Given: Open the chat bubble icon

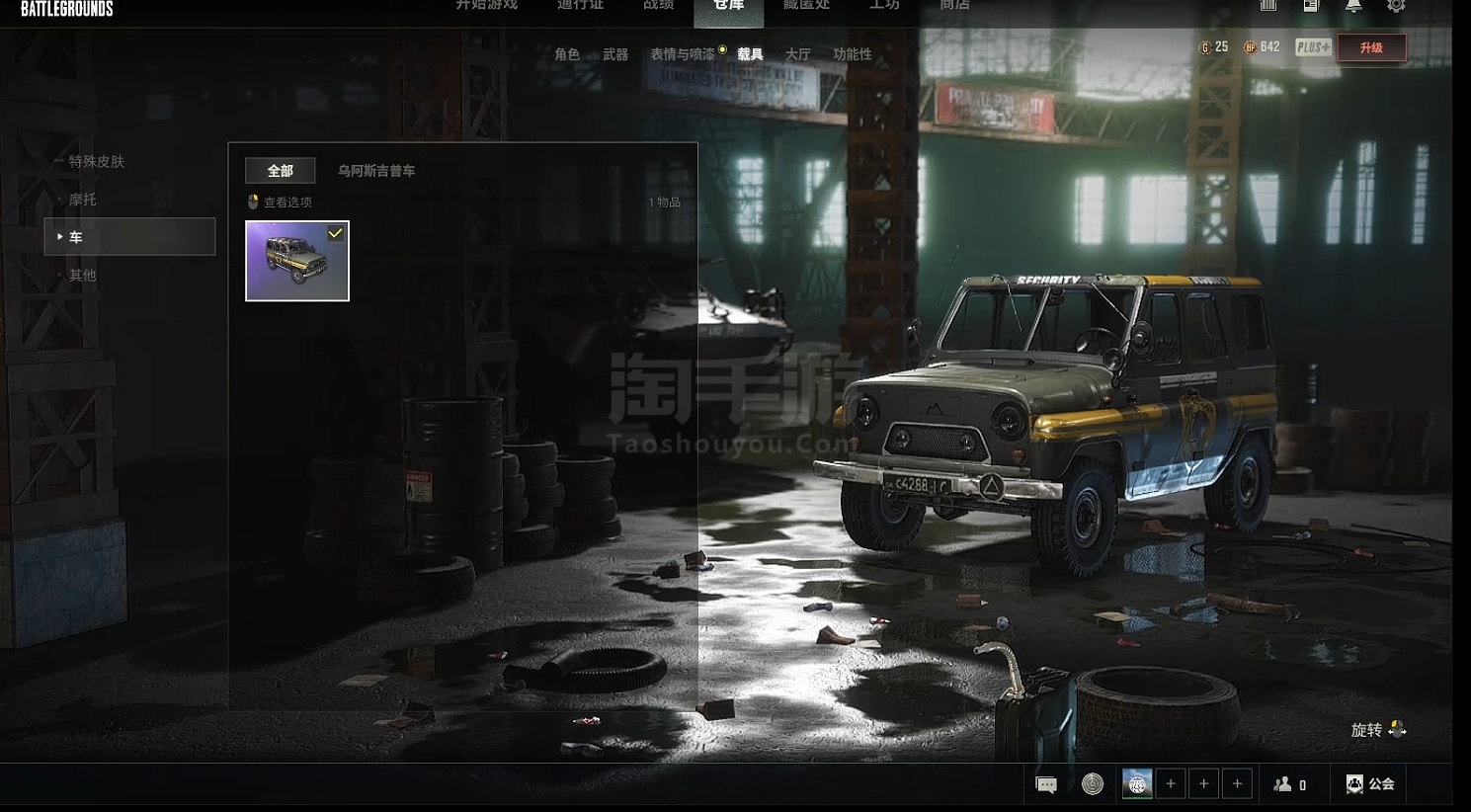Looking at the screenshot, I should pyautogui.click(x=1046, y=784).
